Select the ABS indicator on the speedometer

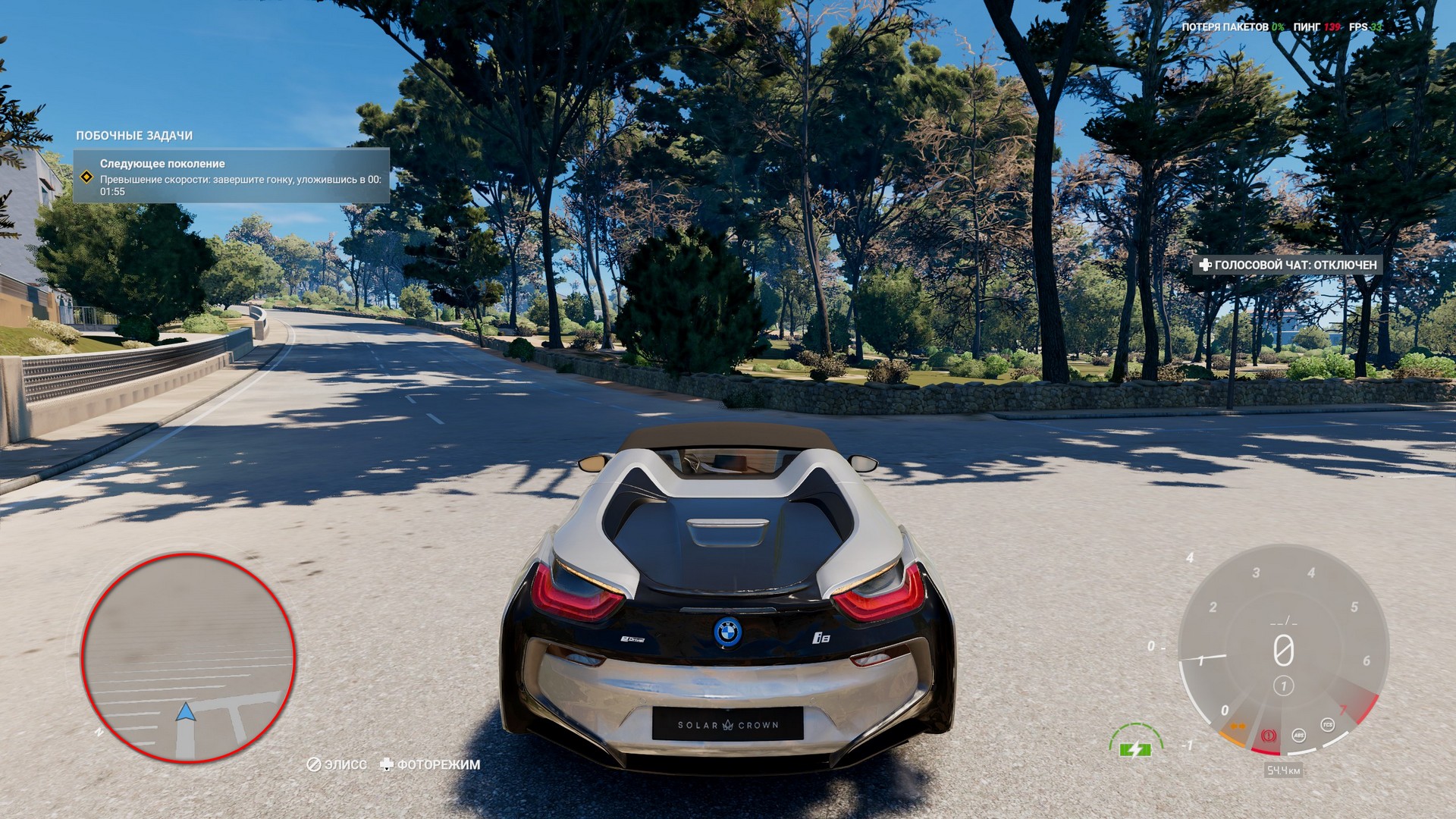click(x=1299, y=735)
